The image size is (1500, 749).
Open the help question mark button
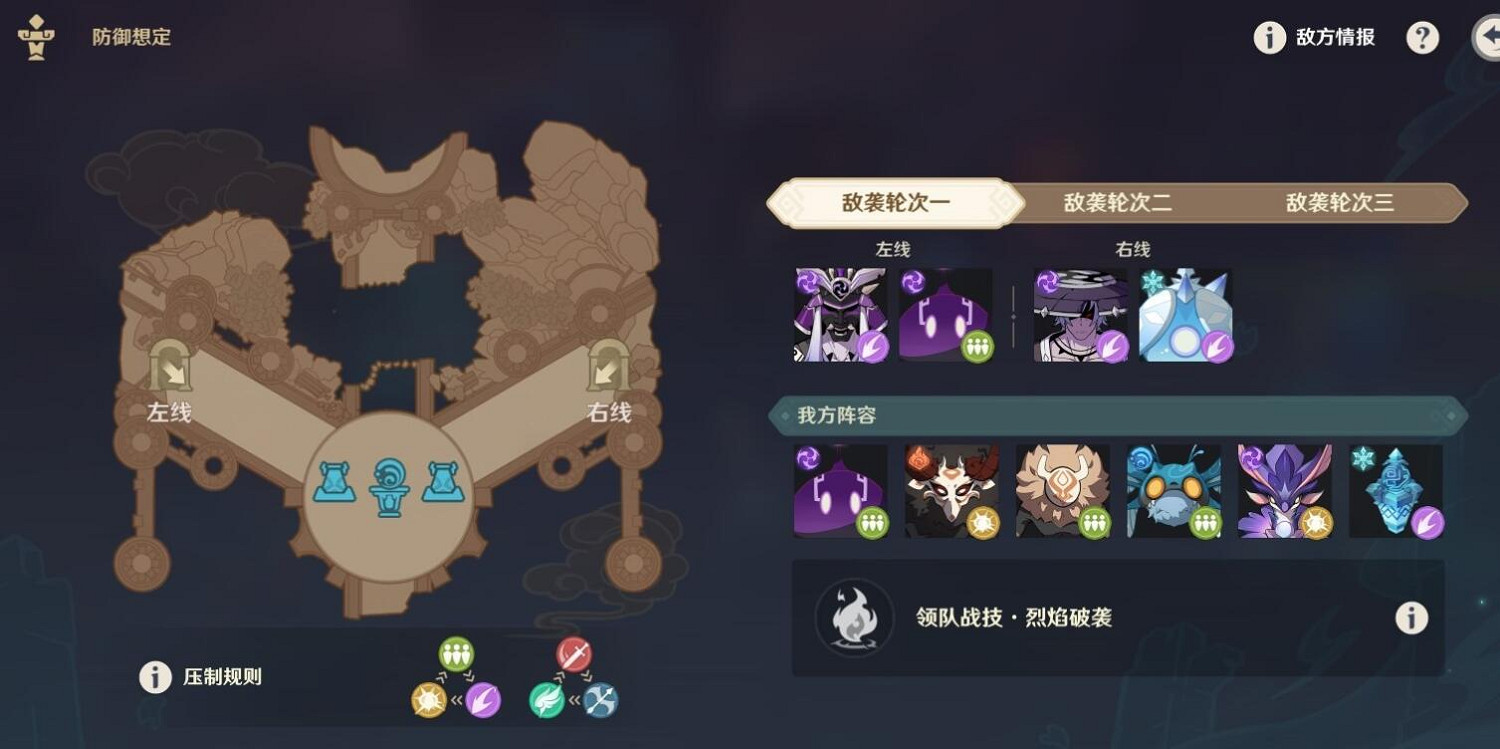coord(1422,37)
